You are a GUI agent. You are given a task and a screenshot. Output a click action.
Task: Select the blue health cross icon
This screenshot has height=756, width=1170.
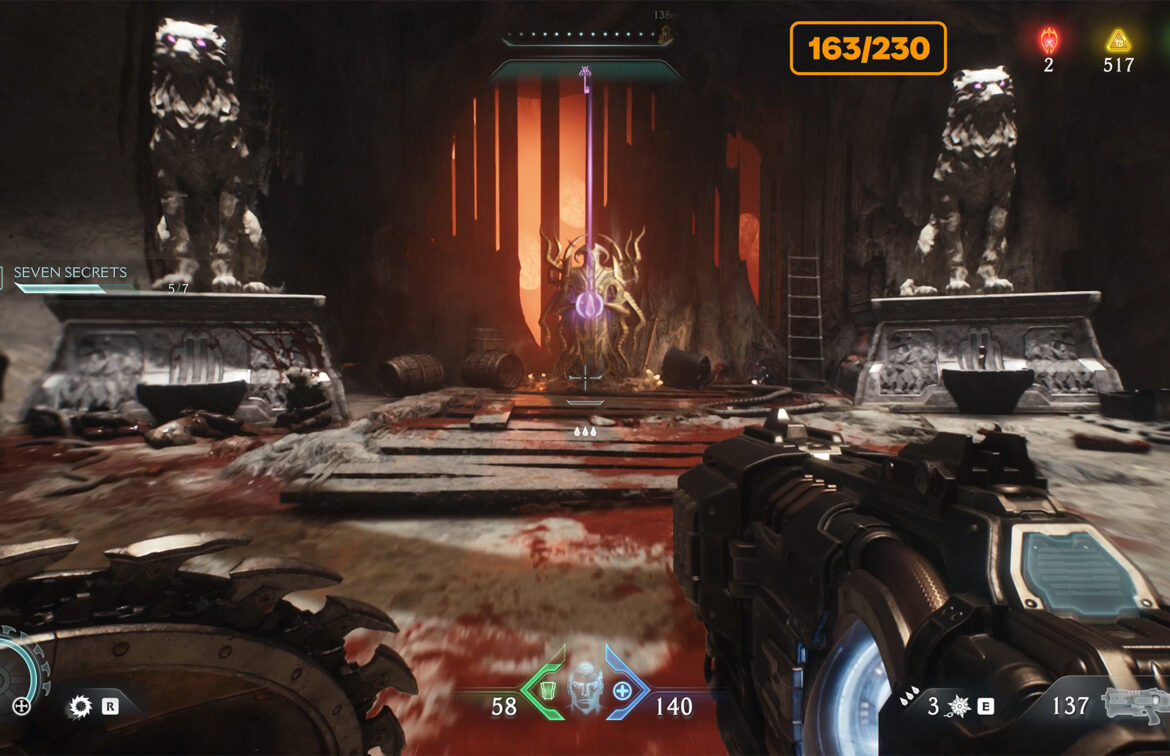pyautogui.click(x=623, y=690)
